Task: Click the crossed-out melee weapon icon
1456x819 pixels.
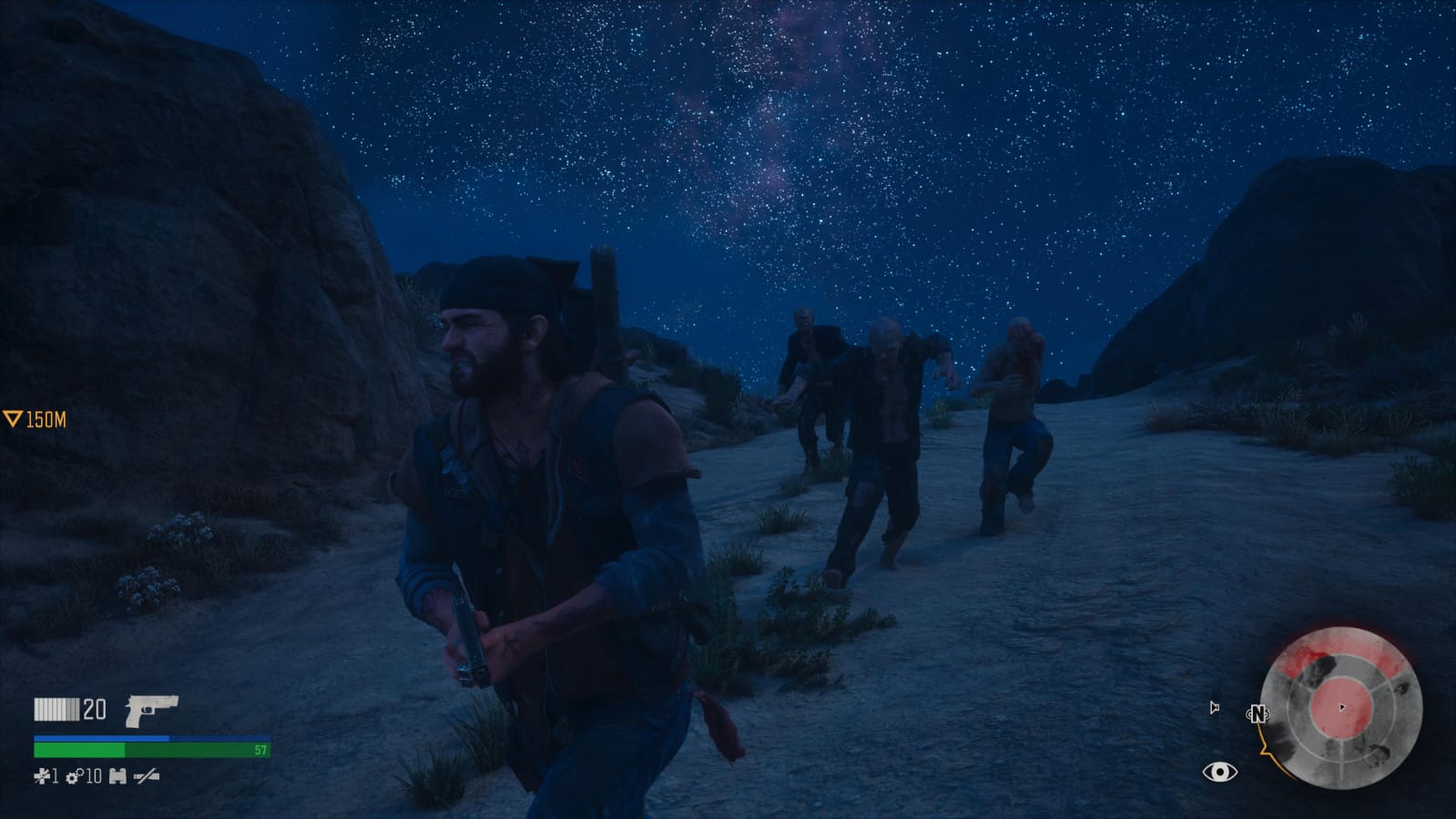Action: pyautogui.click(x=146, y=776)
